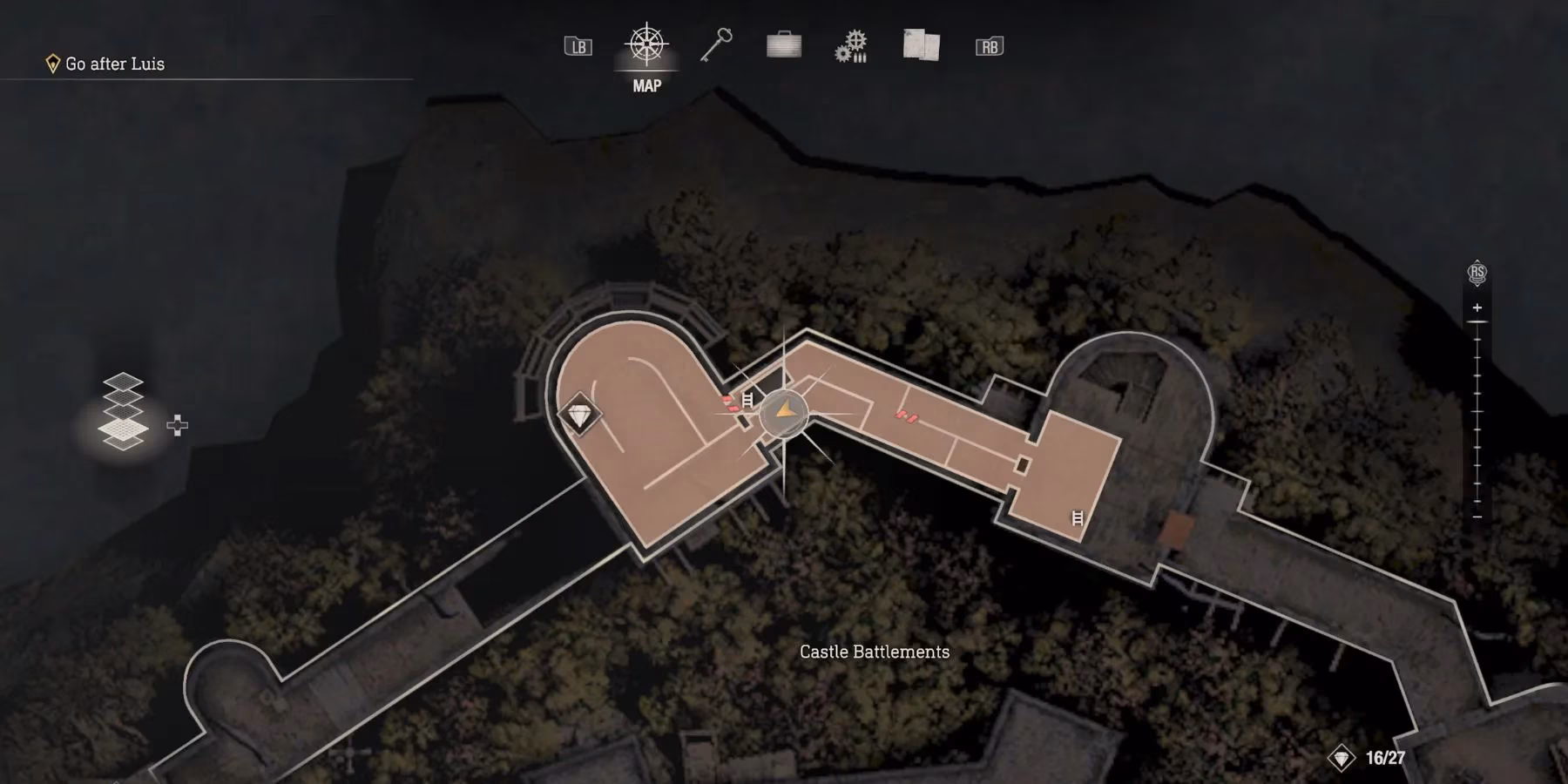The image size is (1568, 784).
Task: Click the Go after Luis objective
Action: (114, 64)
